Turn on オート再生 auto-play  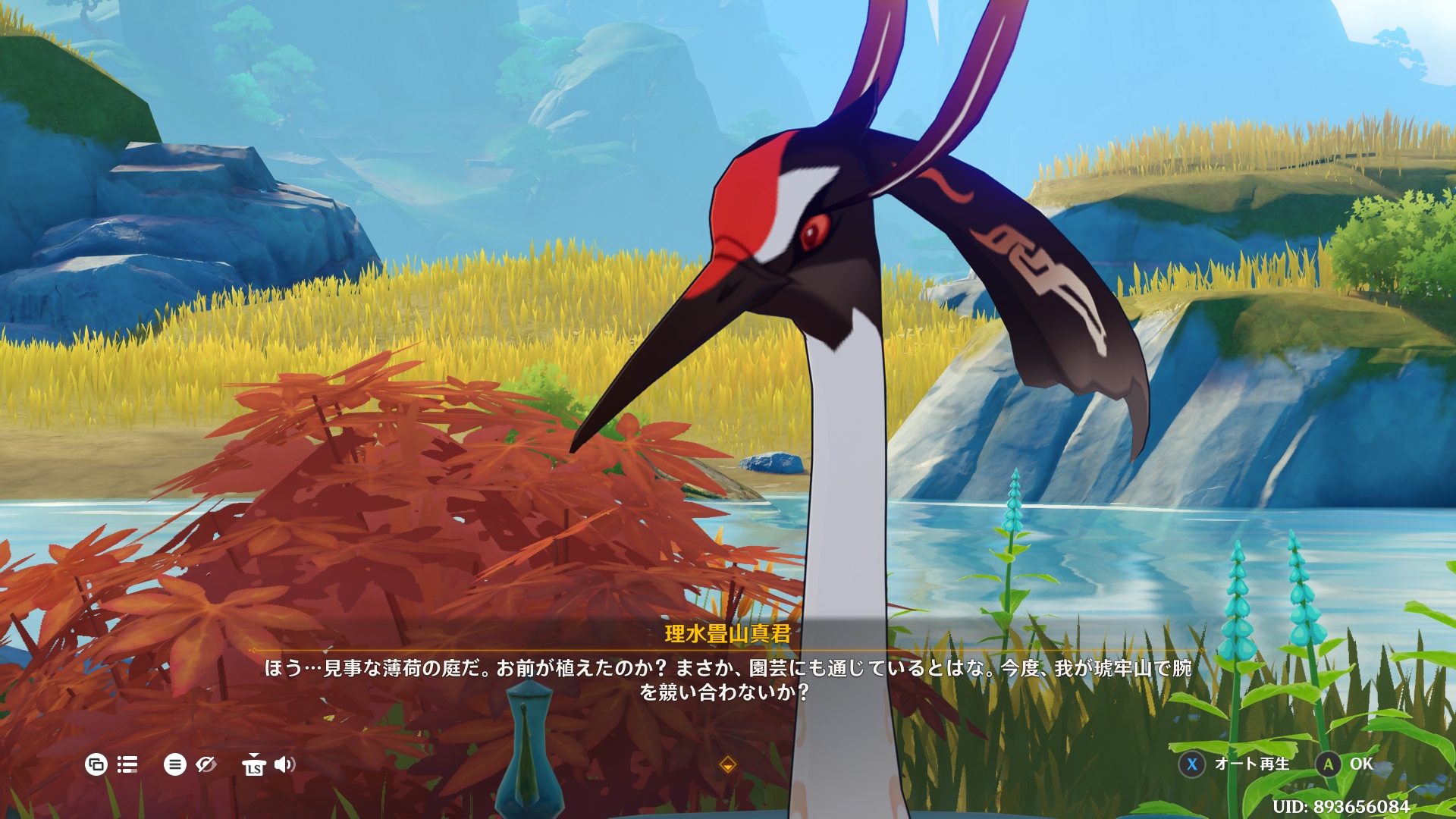(x=1251, y=764)
